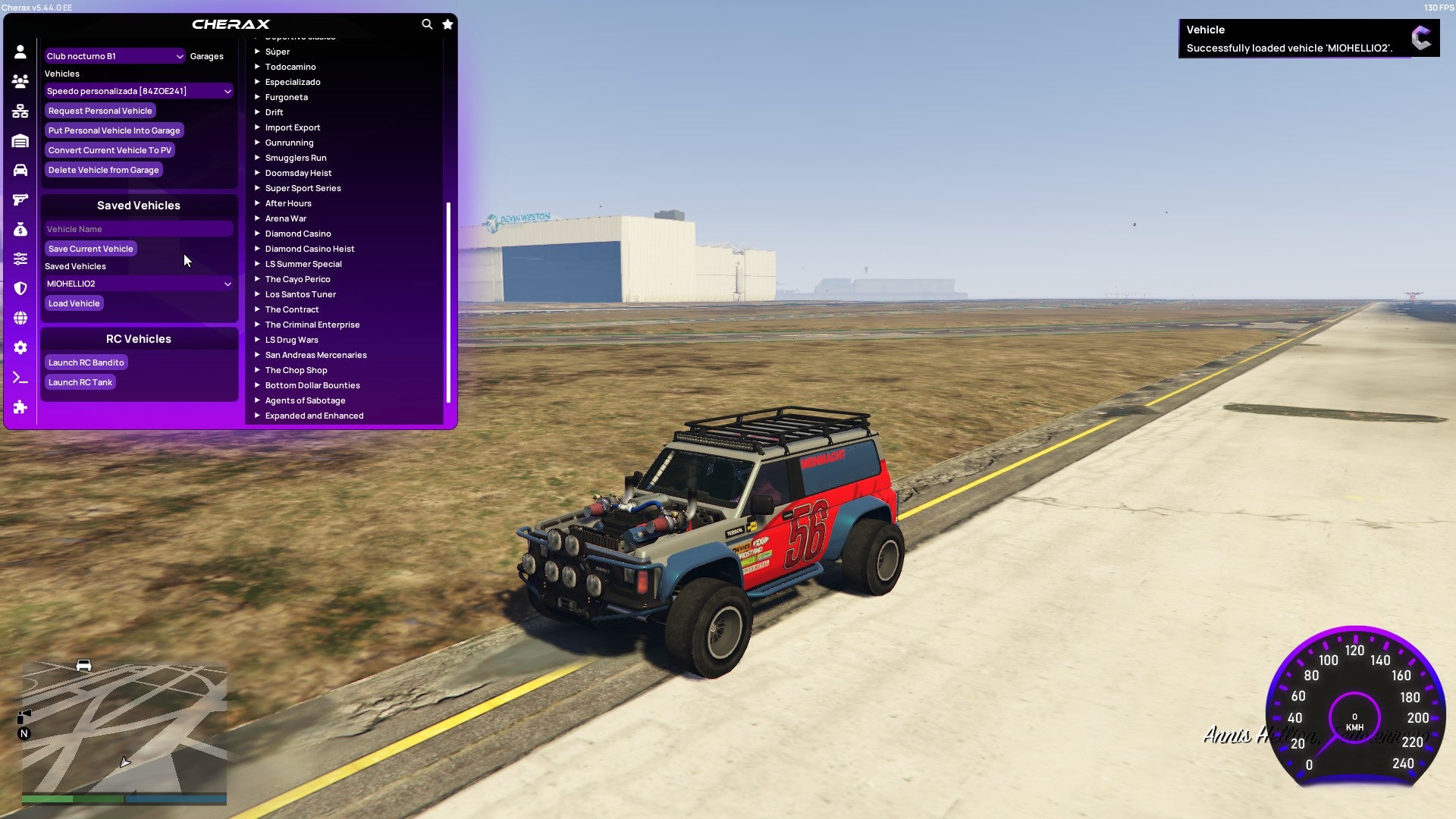
Task: Open the Vehicle tab in Cherax sidebar
Action: point(20,169)
